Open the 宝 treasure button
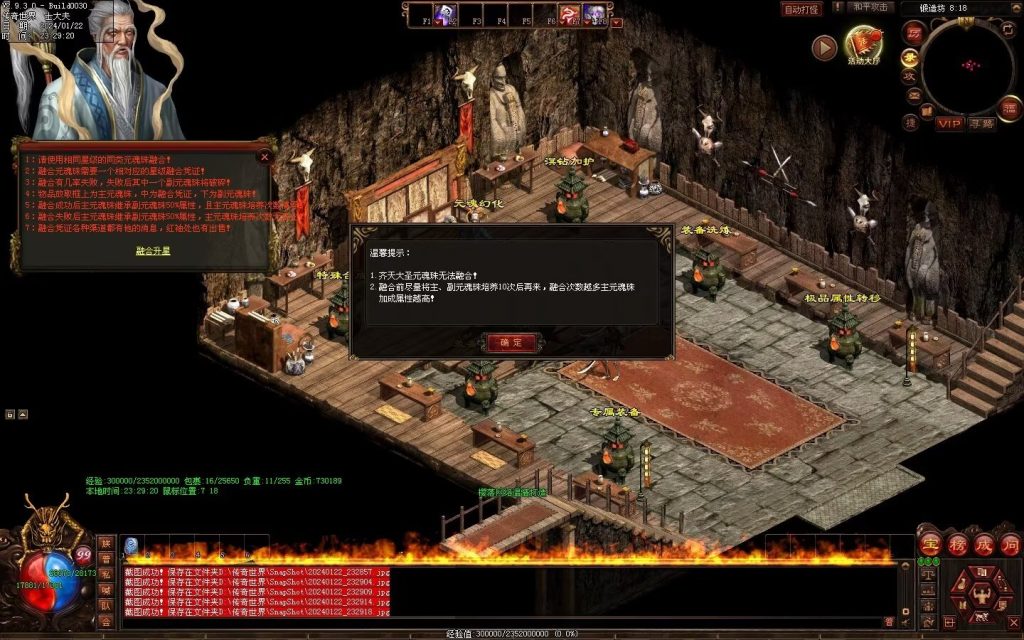This screenshot has height=640, width=1024. click(930, 545)
